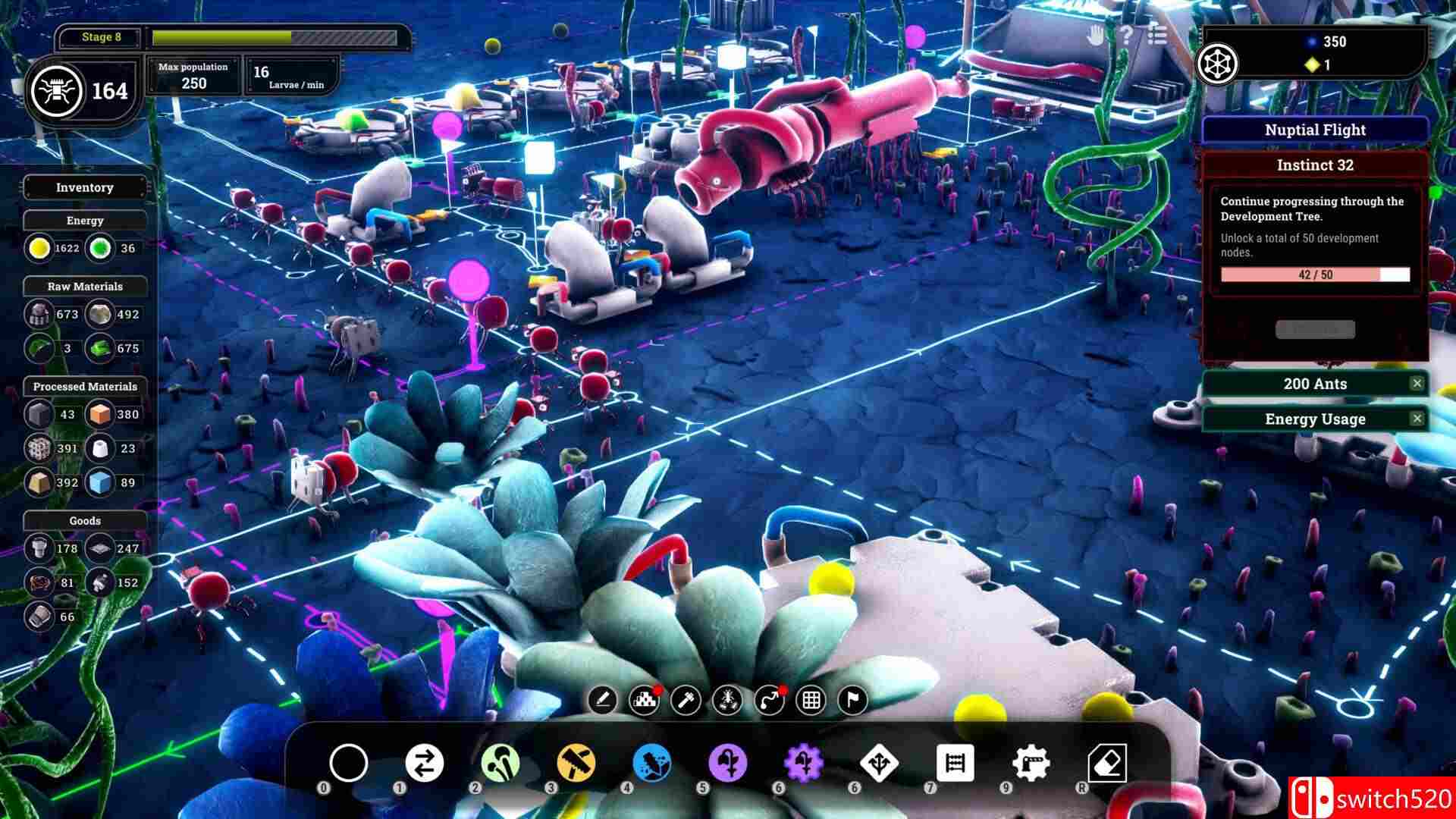This screenshot has height=819, width=1456.
Task: Open the help question mark icon
Action: point(1128,33)
